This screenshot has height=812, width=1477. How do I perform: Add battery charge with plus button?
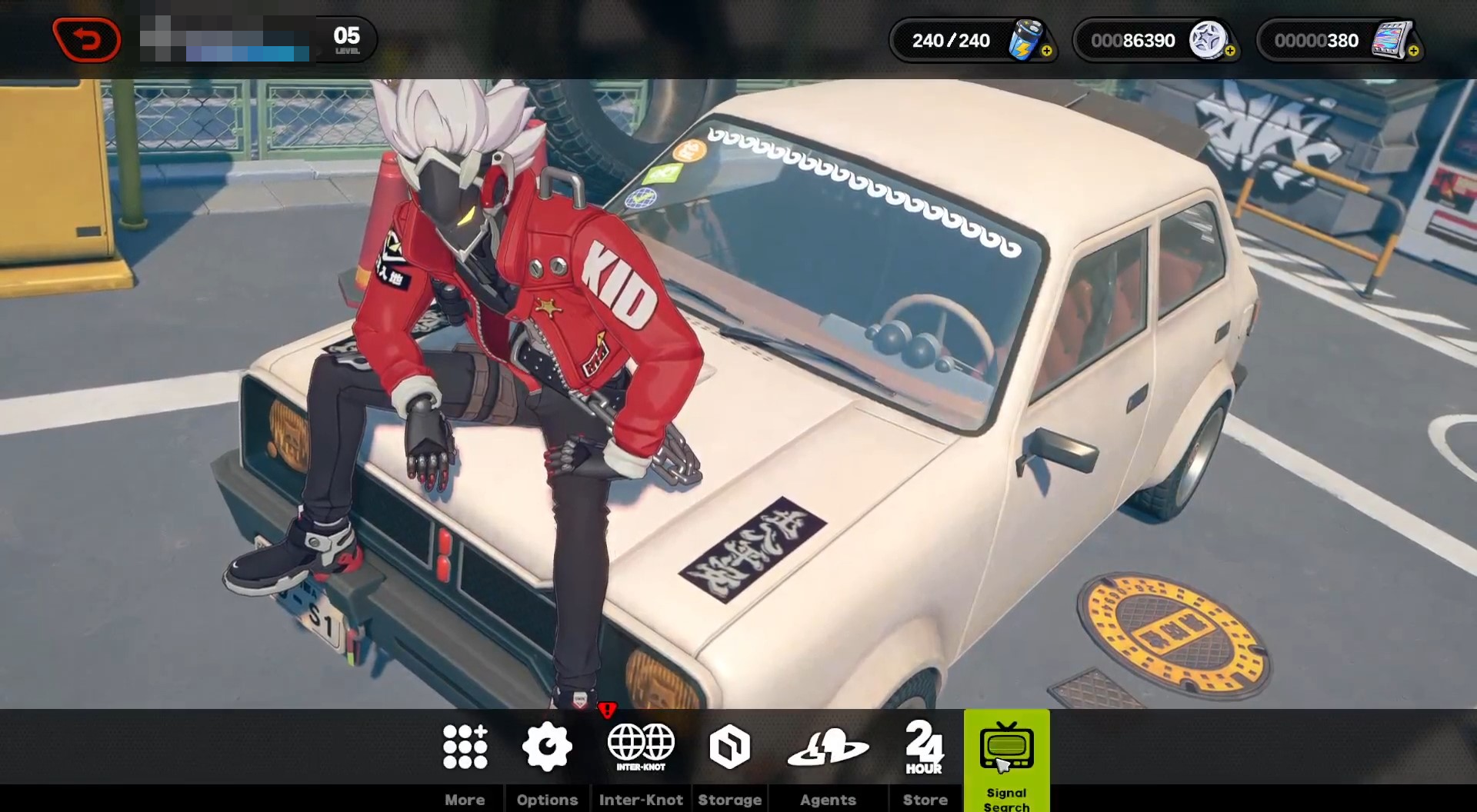[x=1047, y=52]
